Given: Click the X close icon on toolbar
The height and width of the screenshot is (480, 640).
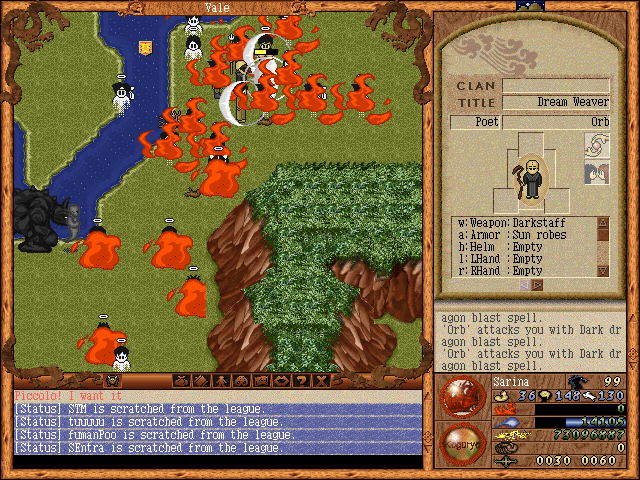Looking at the screenshot, I should pos(321,381).
